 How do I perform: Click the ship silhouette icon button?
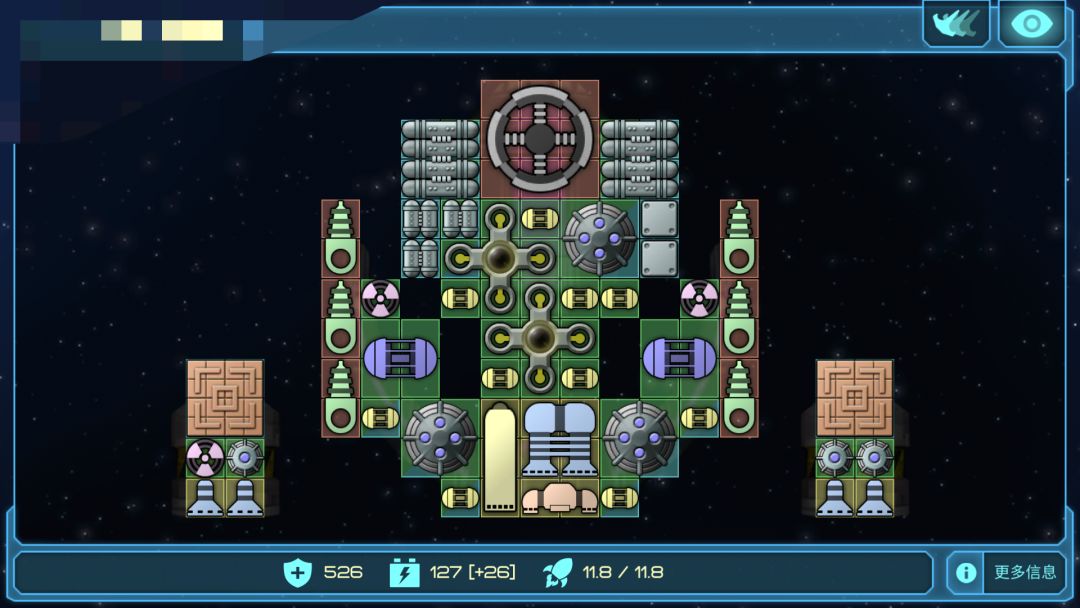click(x=955, y=23)
